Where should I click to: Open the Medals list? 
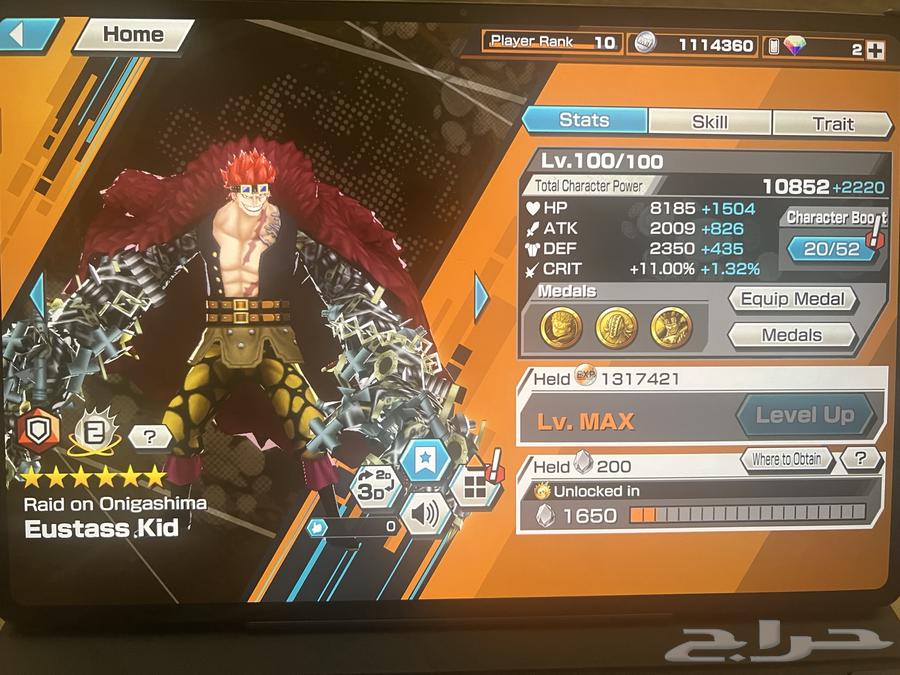click(x=792, y=335)
